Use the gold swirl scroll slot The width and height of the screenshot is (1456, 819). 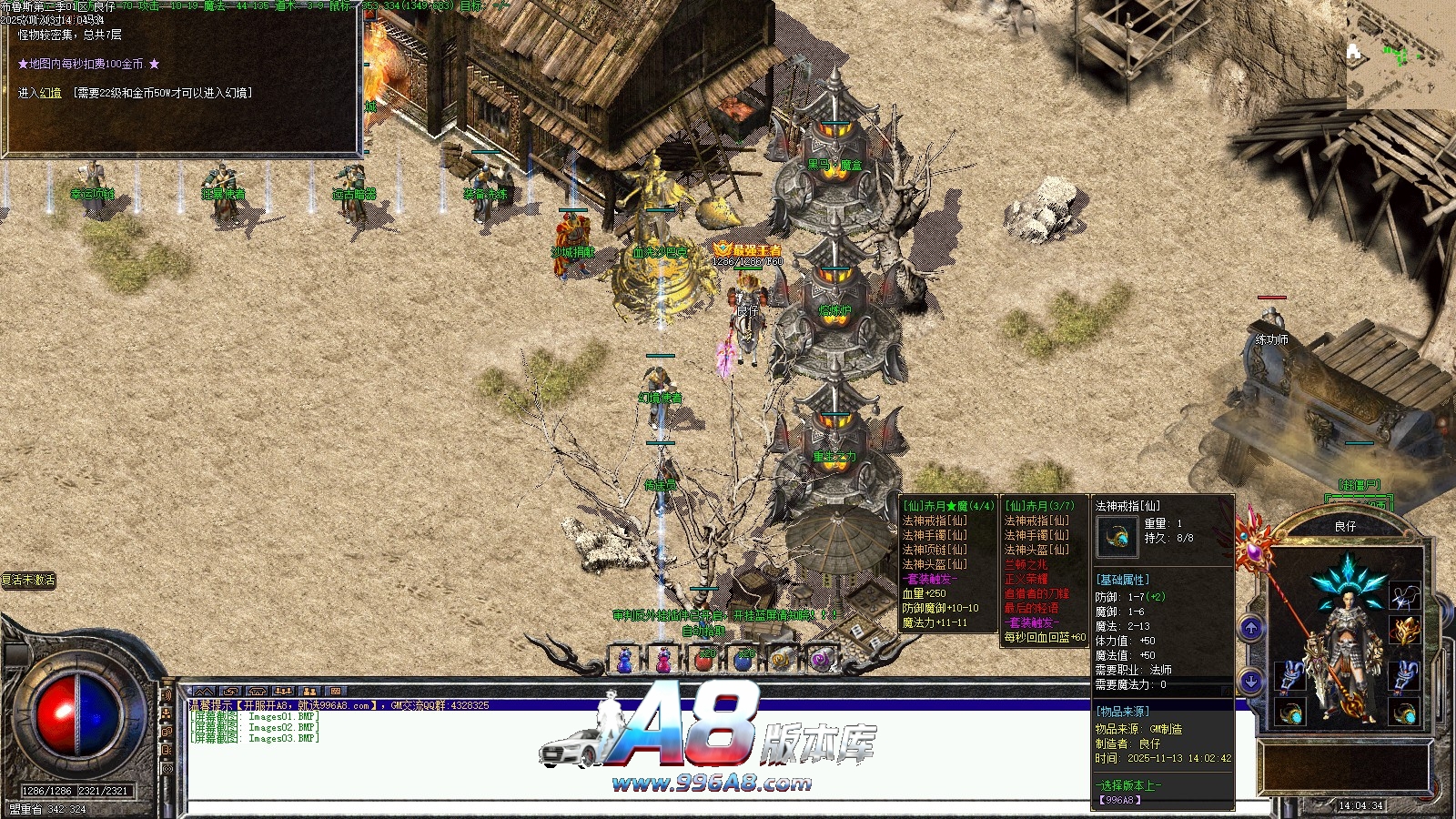click(x=782, y=661)
